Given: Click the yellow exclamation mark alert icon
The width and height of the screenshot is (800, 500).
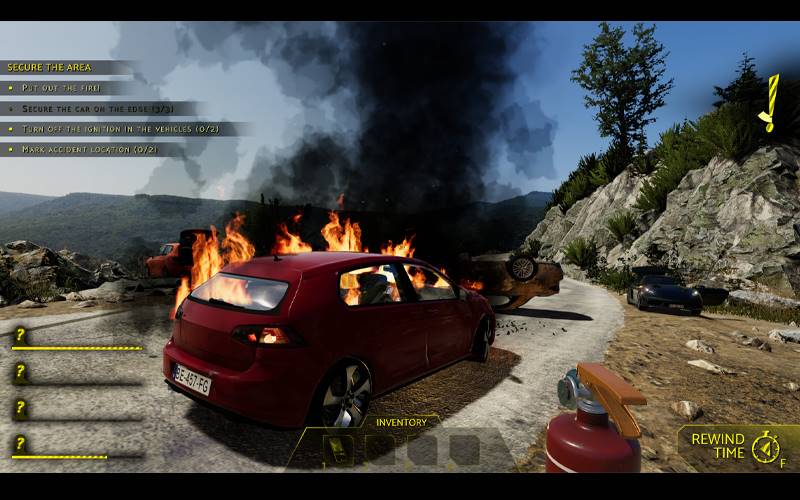Looking at the screenshot, I should pyautogui.click(x=769, y=104).
